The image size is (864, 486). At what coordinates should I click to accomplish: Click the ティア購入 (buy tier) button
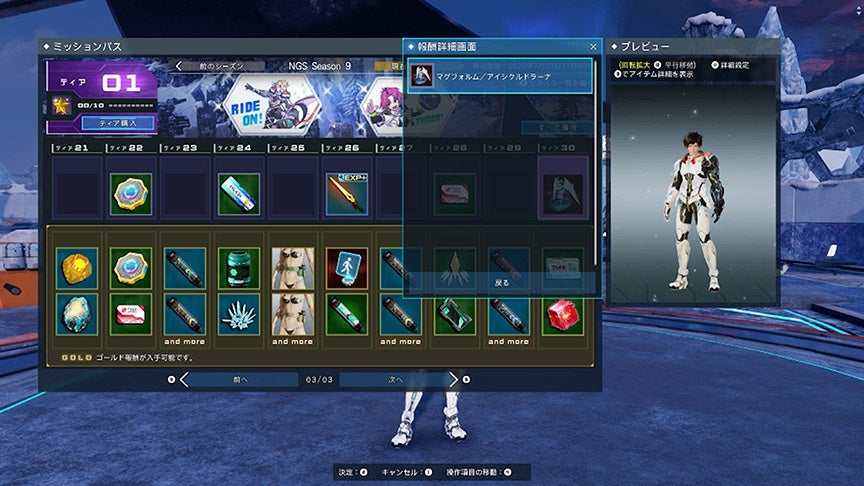coord(126,123)
